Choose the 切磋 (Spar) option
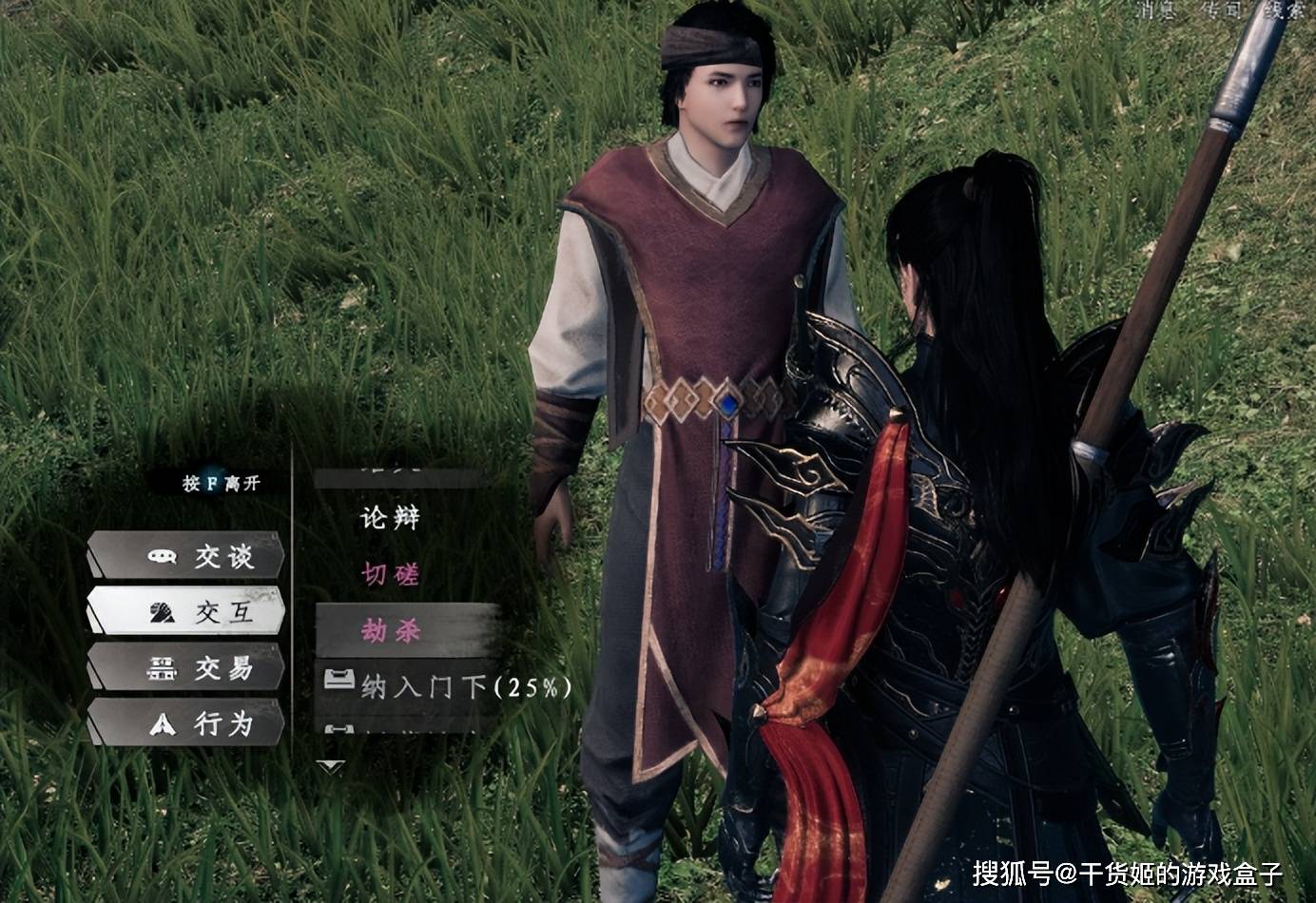This screenshot has width=1316, height=903. tap(390, 574)
